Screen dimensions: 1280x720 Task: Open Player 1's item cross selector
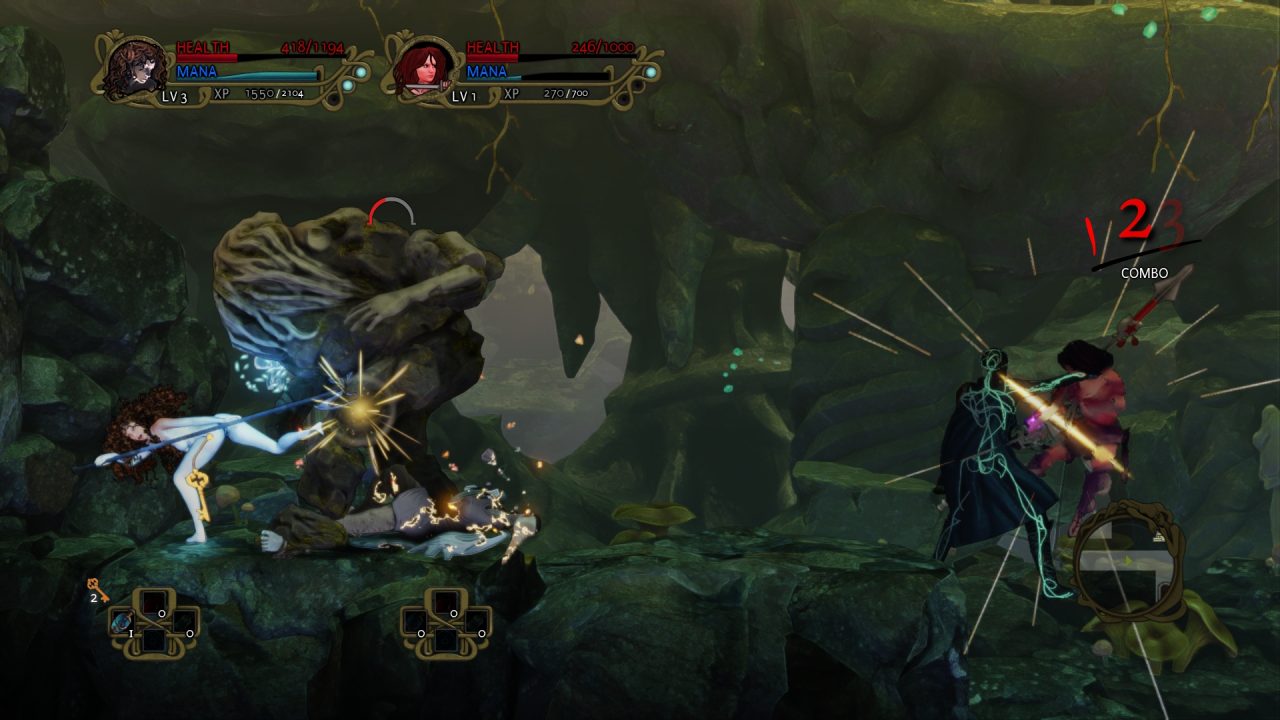[155, 622]
